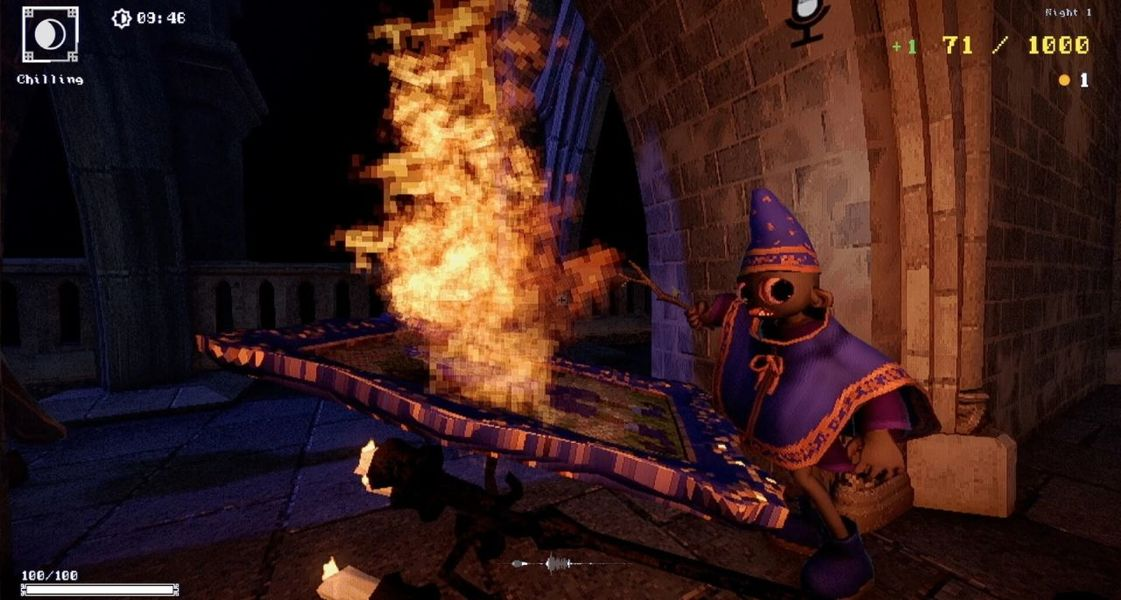Click the moon phase status icon
Image resolution: width=1121 pixels, height=600 pixels.
[x=49, y=35]
